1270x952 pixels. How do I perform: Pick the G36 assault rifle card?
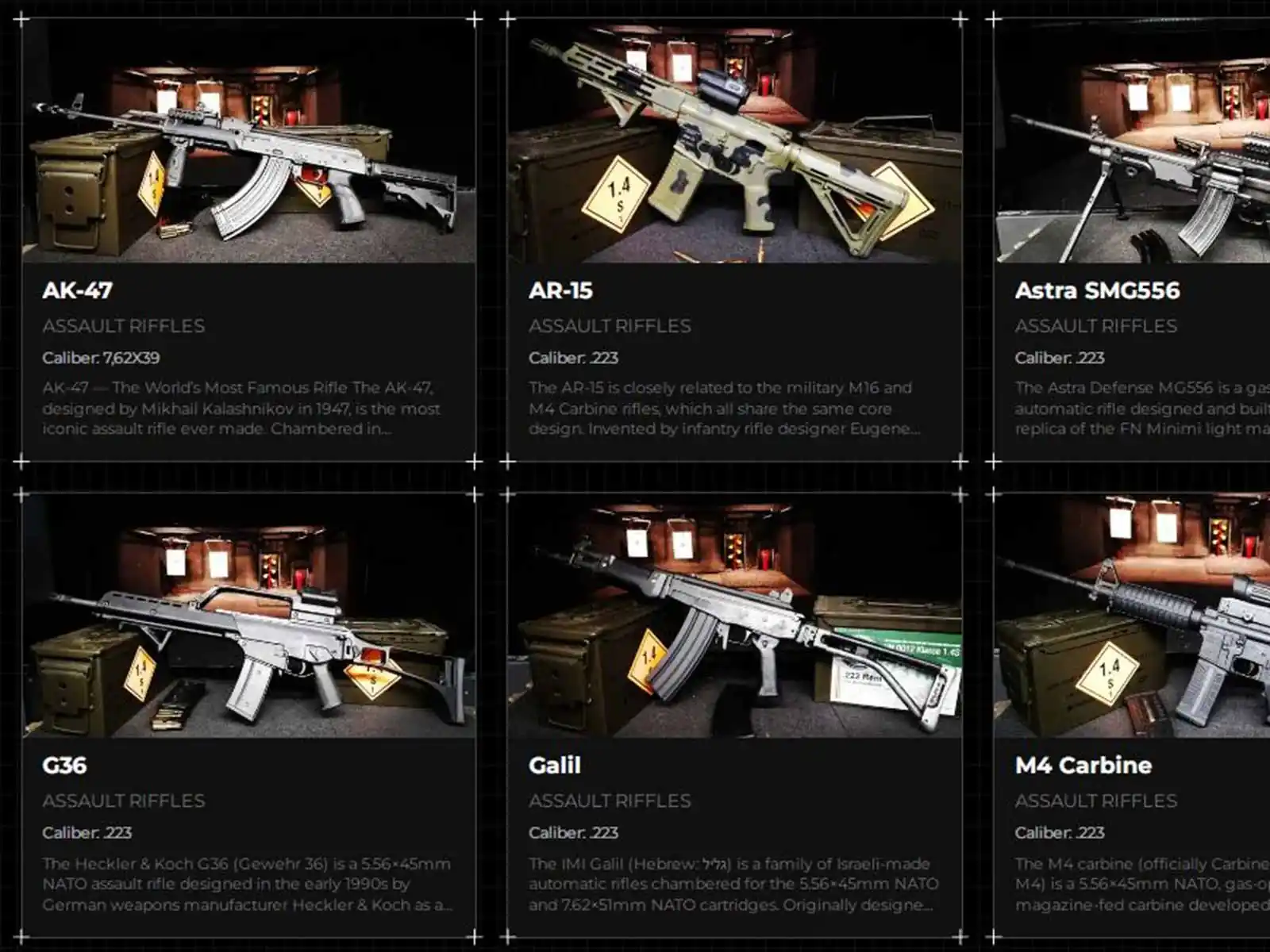pos(248,833)
